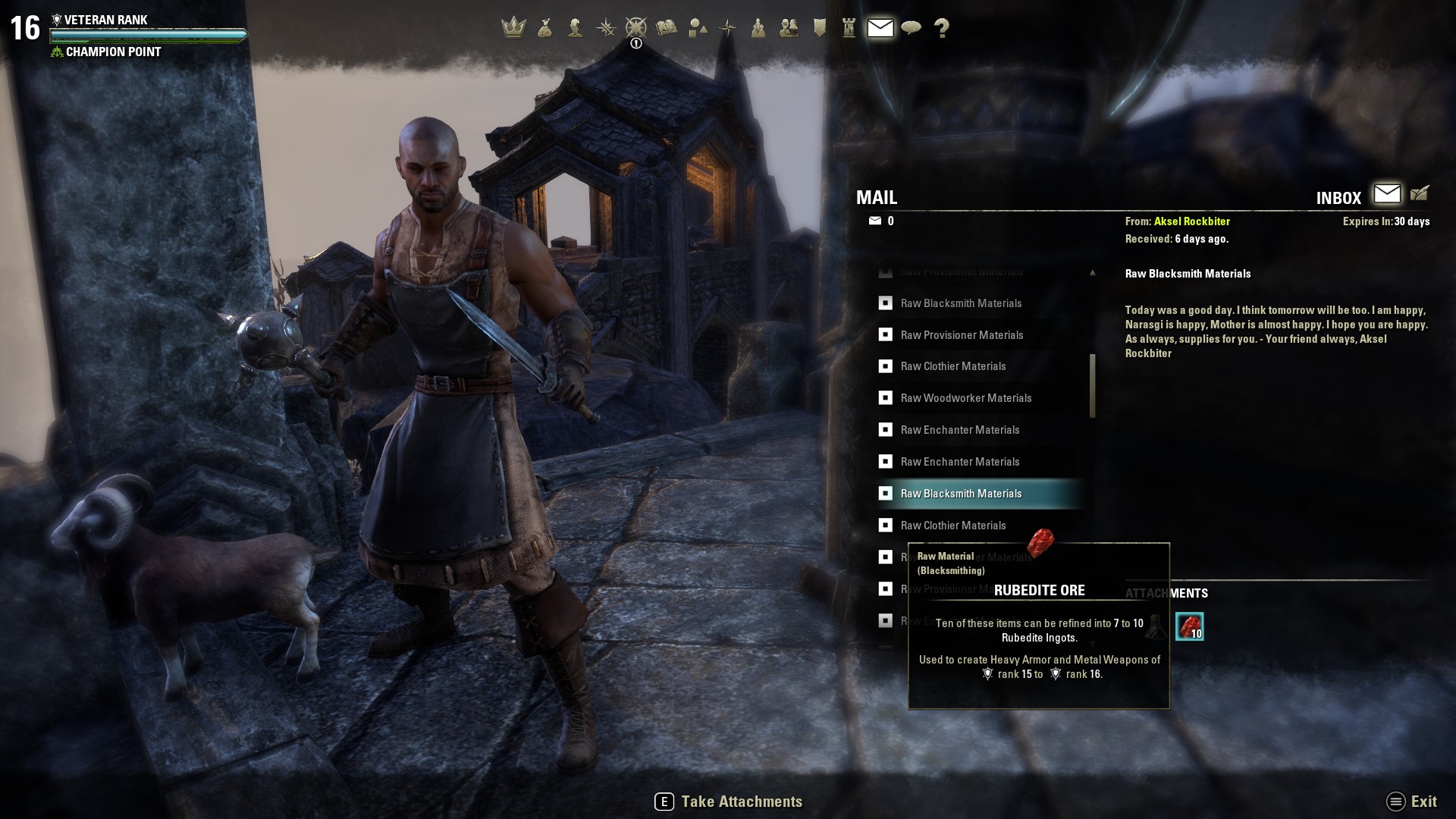
Task: Click the mail envelope in top bar
Action: 880,28
